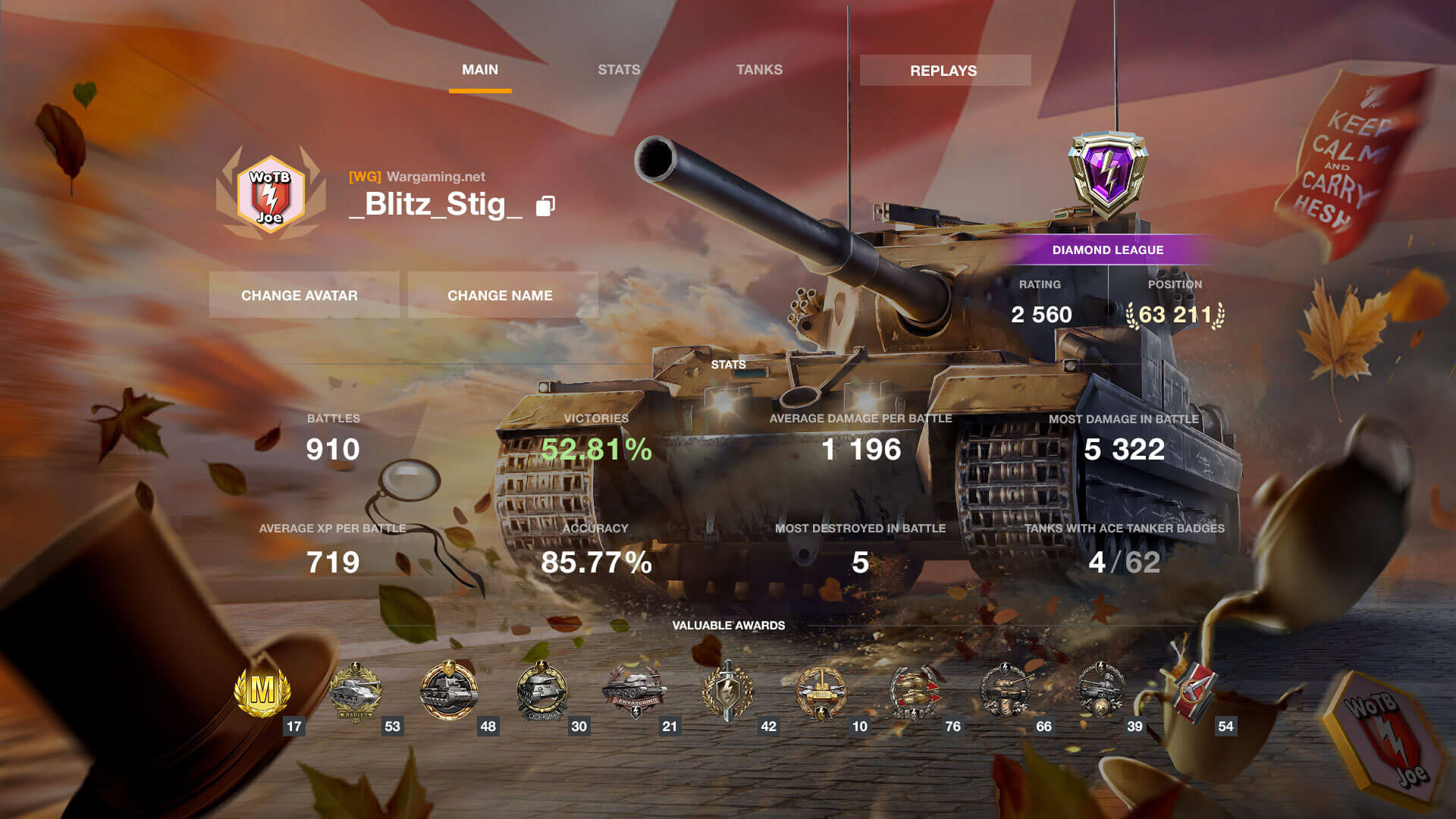View the Radley award medal
Screen dimensions: 1456x819
[356, 692]
